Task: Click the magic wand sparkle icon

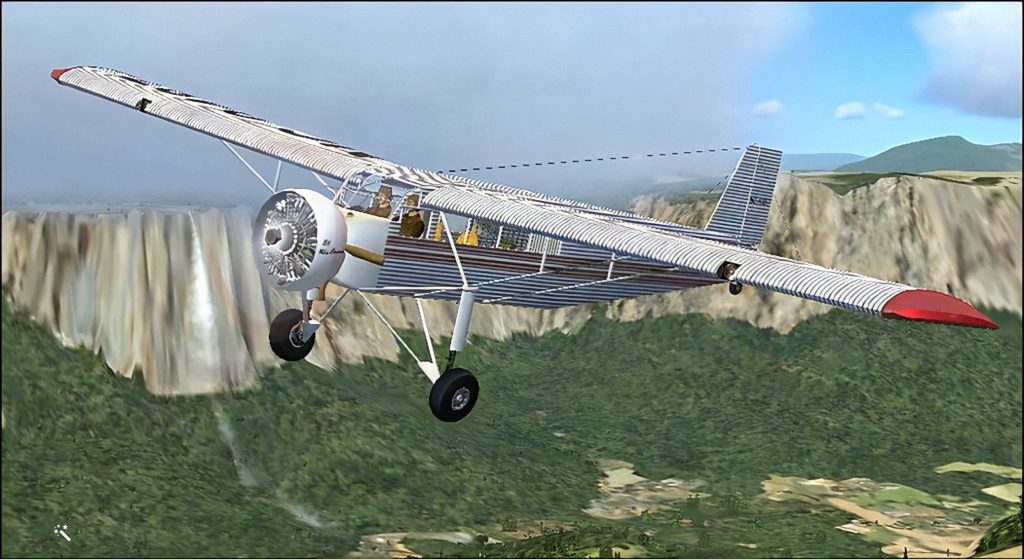Action: 62,532
